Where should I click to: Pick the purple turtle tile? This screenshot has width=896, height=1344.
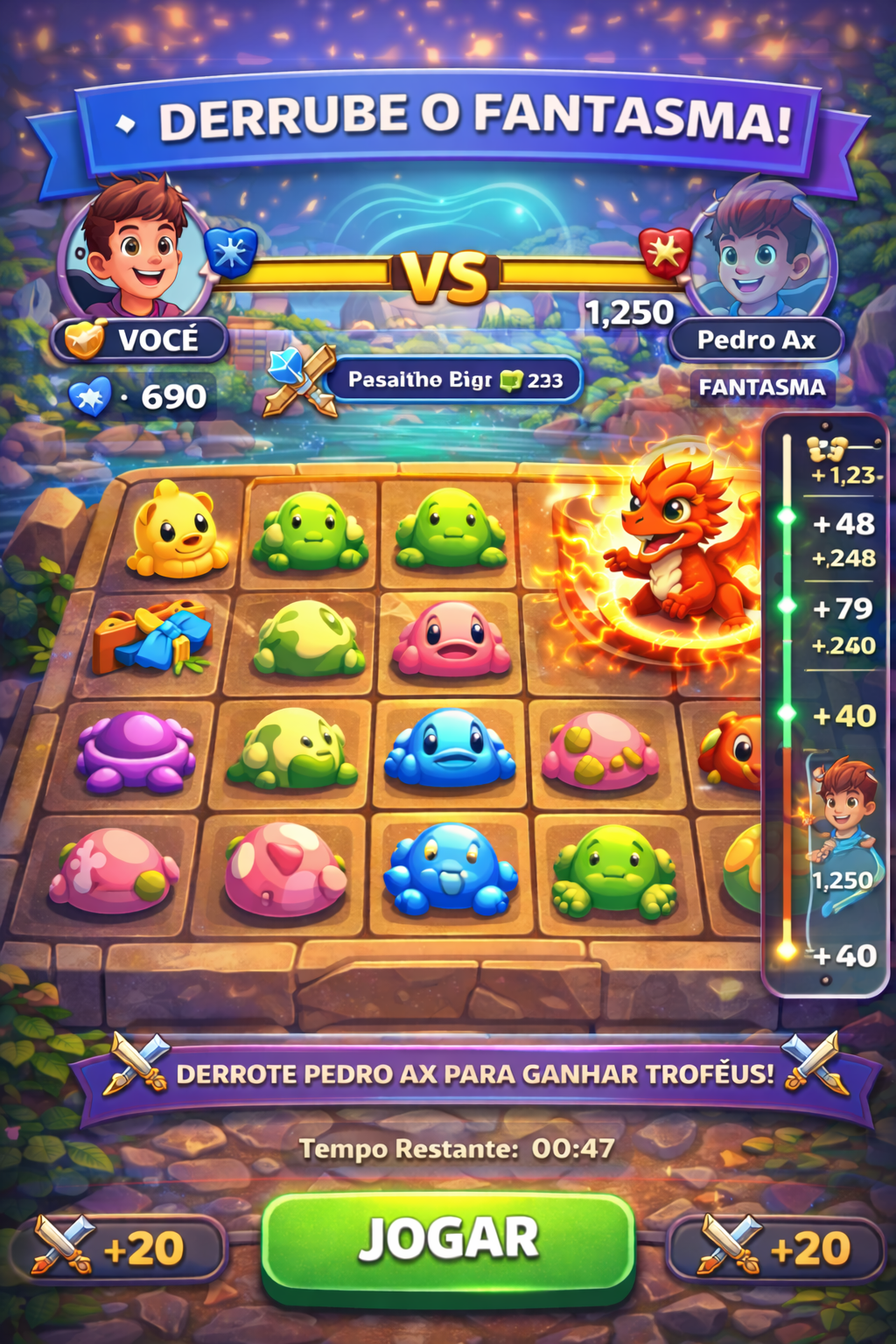coord(136,751)
